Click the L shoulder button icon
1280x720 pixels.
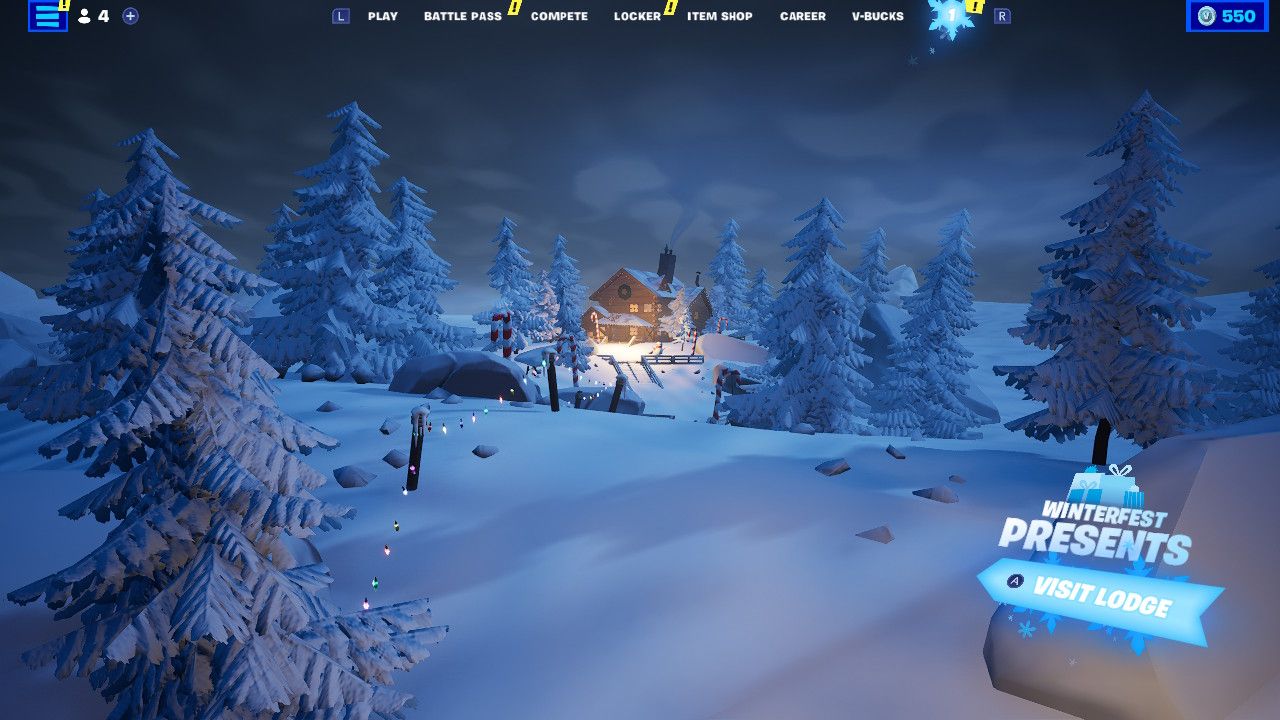(x=341, y=16)
